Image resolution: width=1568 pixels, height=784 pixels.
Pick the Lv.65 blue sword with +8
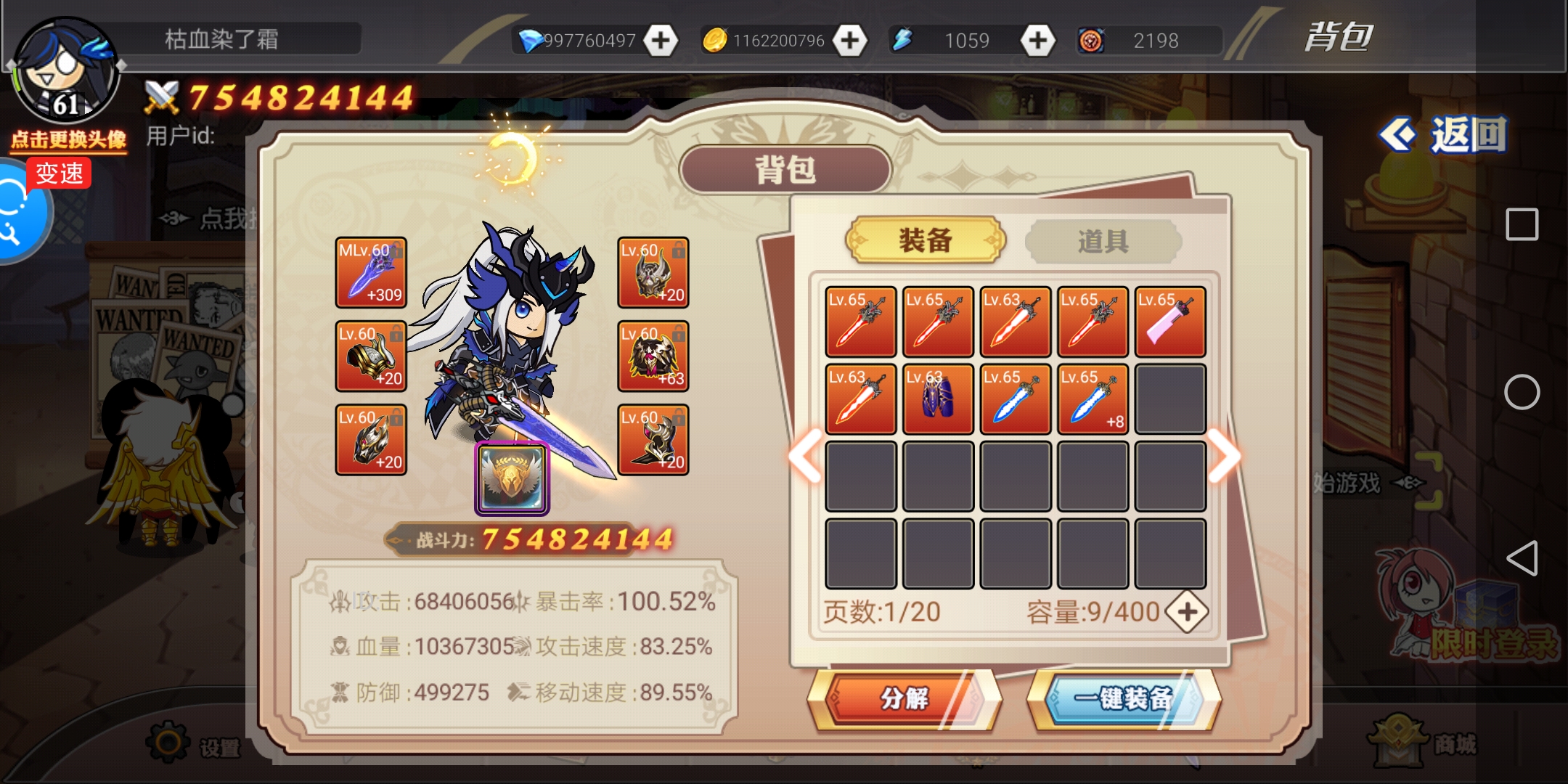1093,399
